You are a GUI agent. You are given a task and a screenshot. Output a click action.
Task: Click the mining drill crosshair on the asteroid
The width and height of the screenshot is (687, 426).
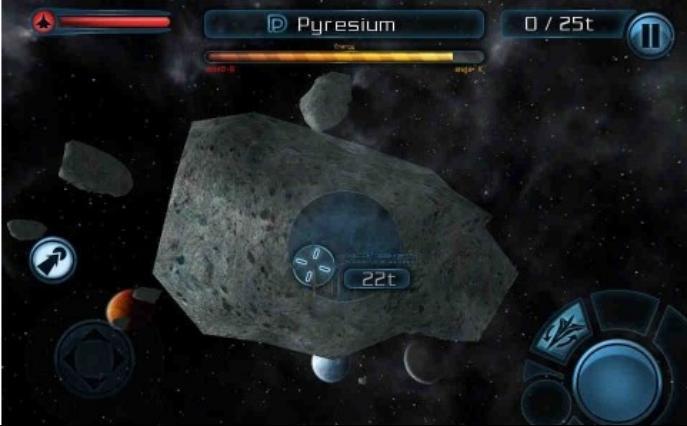click(x=314, y=265)
